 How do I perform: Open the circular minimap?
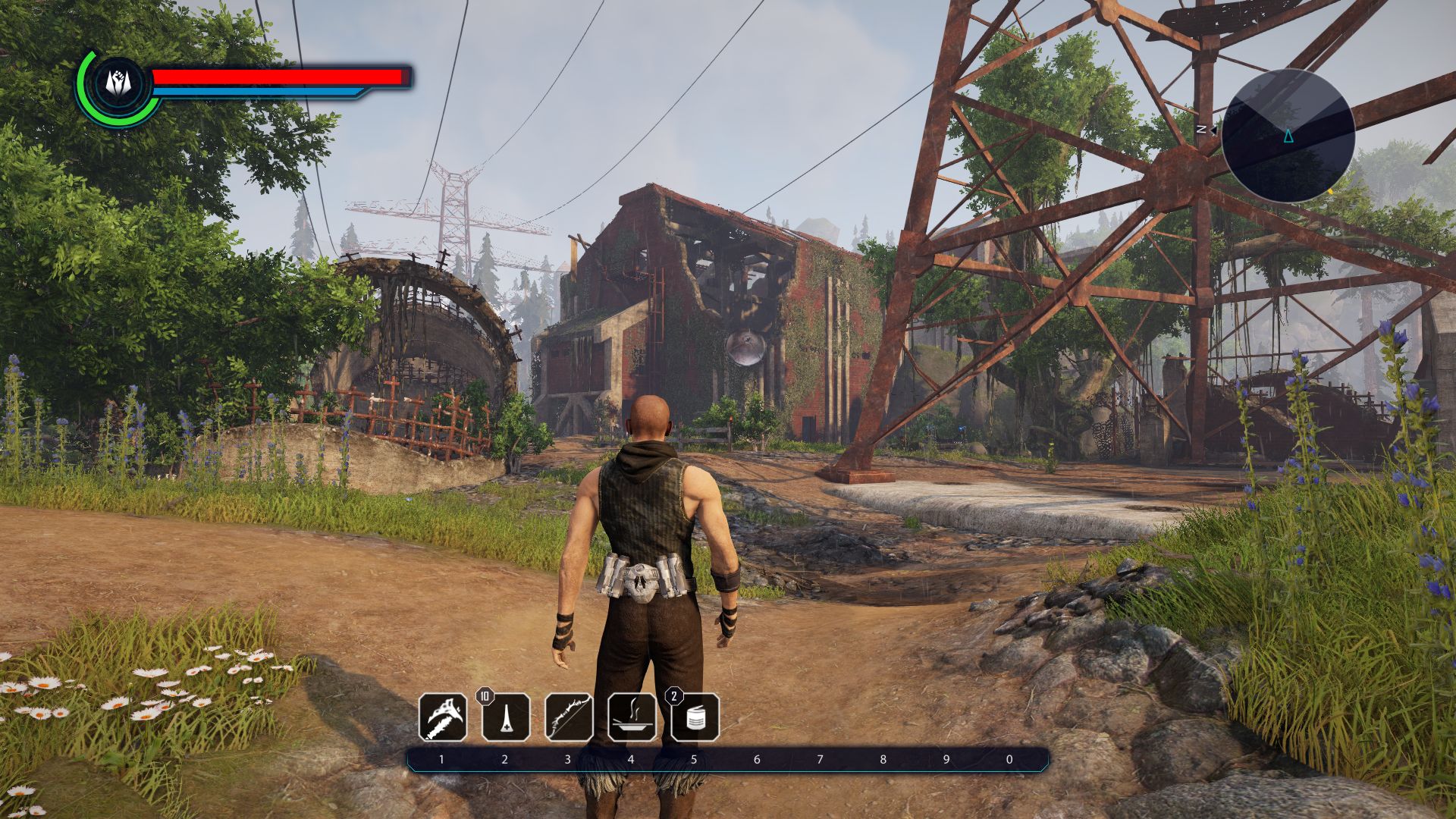1288,136
